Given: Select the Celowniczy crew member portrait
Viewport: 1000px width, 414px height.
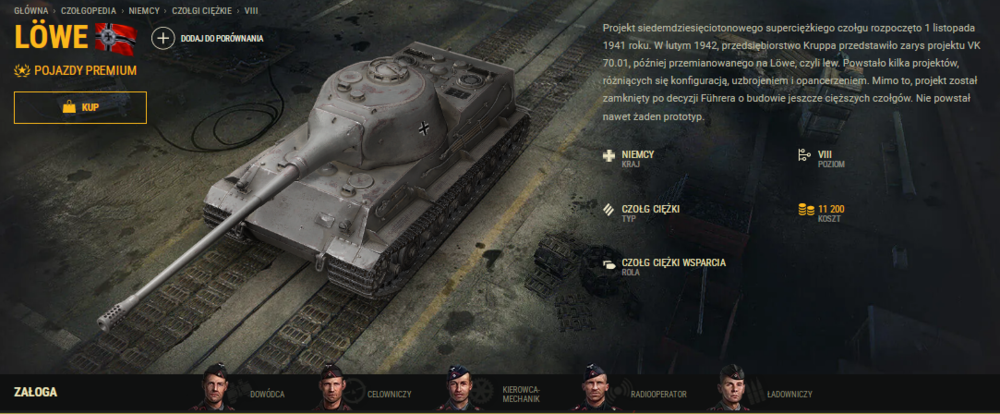Looking at the screenshot, I should [332, 388].
